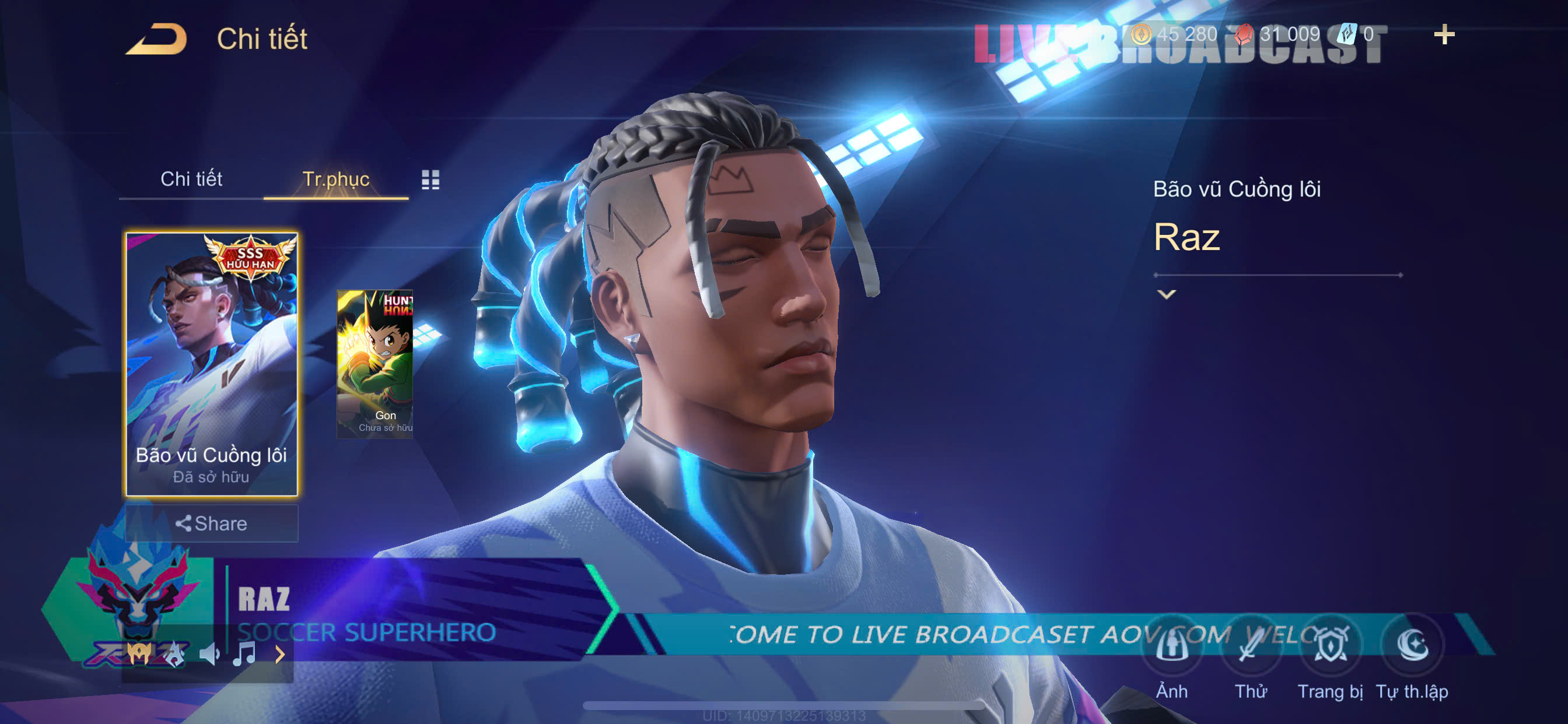Viewport: 1568px width, 724px height.
Task: Tap the music note icon
Action: coord(244,655)
